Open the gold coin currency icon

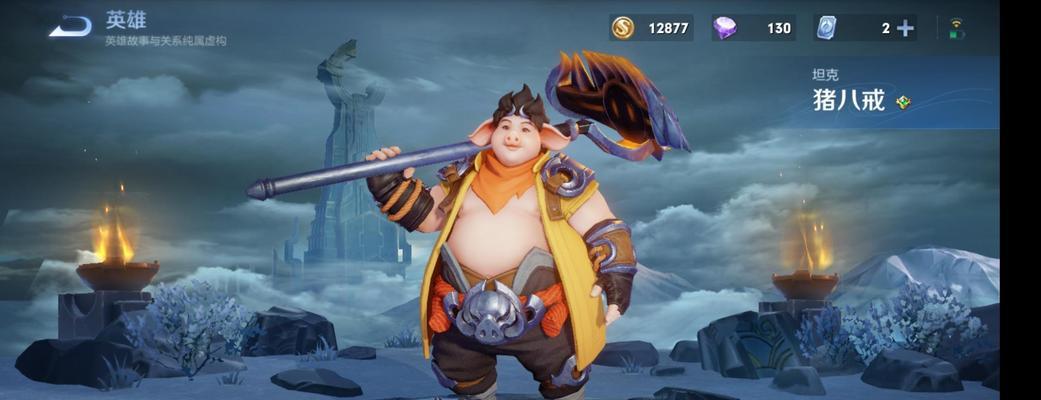tap(622, 28)
